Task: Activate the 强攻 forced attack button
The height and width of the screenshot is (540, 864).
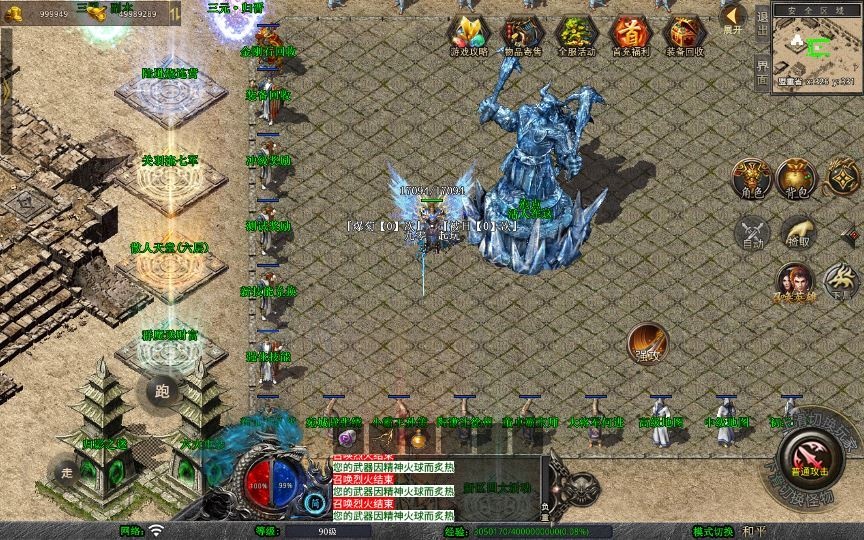Action: [x=648, y=343]
